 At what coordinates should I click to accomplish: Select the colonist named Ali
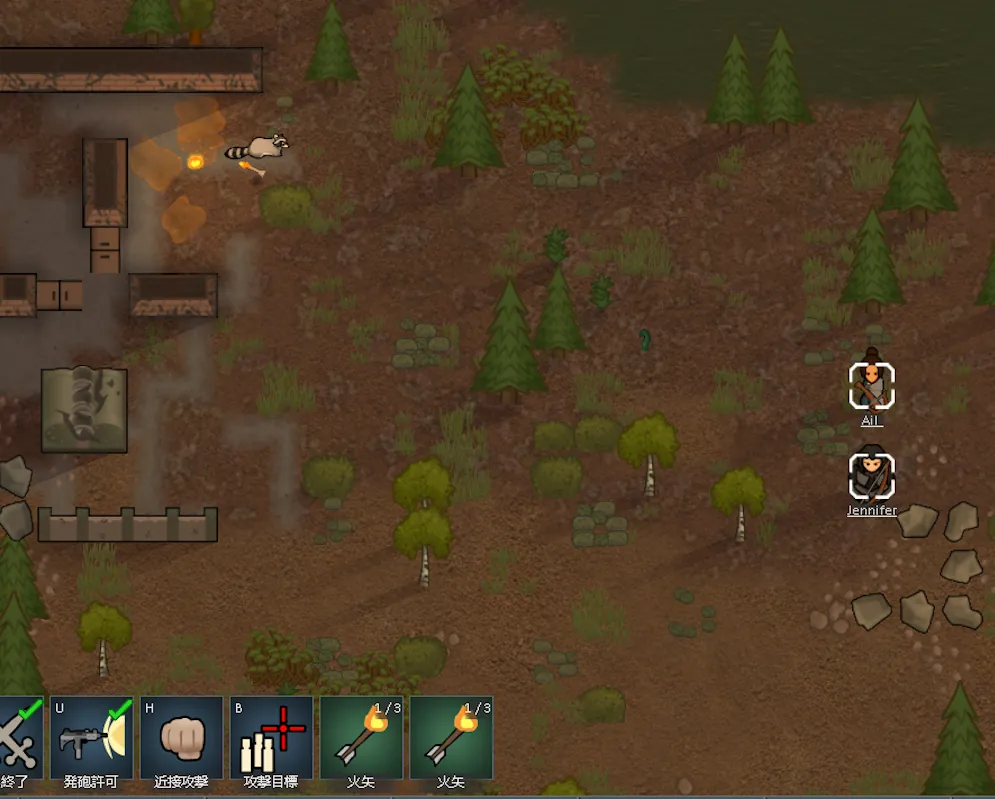click(x=872, y=386)
